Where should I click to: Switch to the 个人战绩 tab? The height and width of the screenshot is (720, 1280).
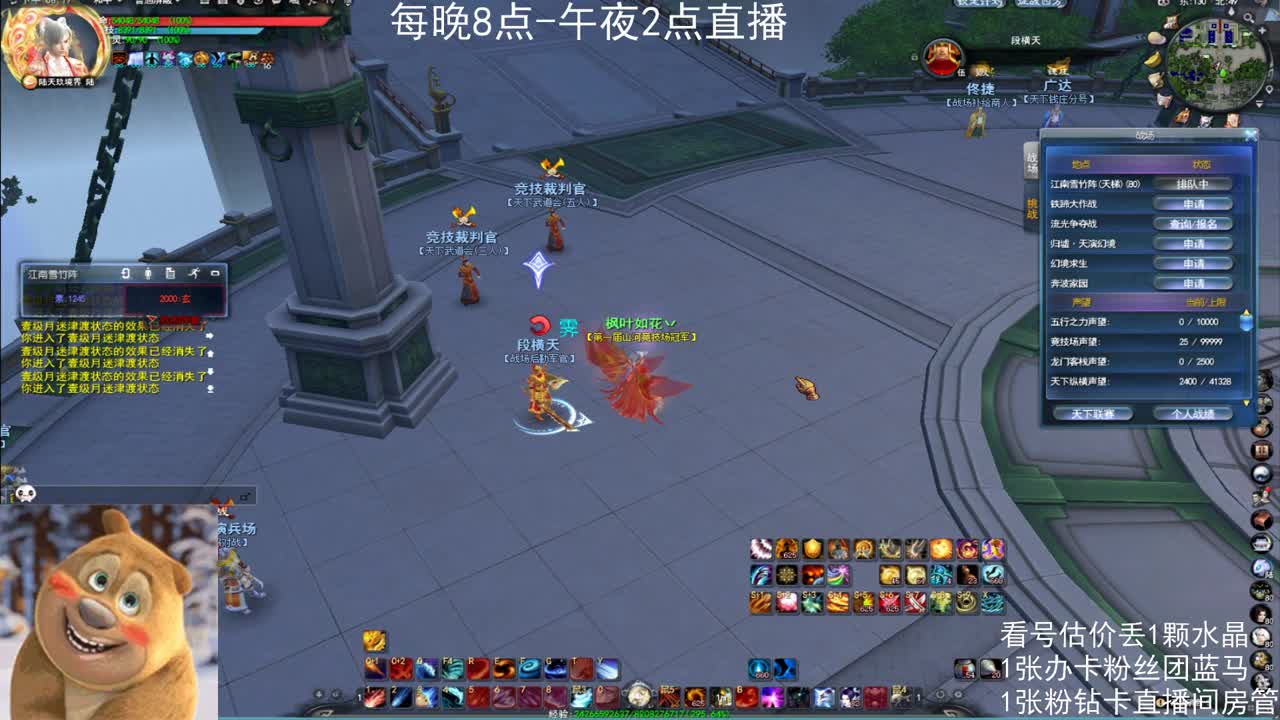(1194, 414)
